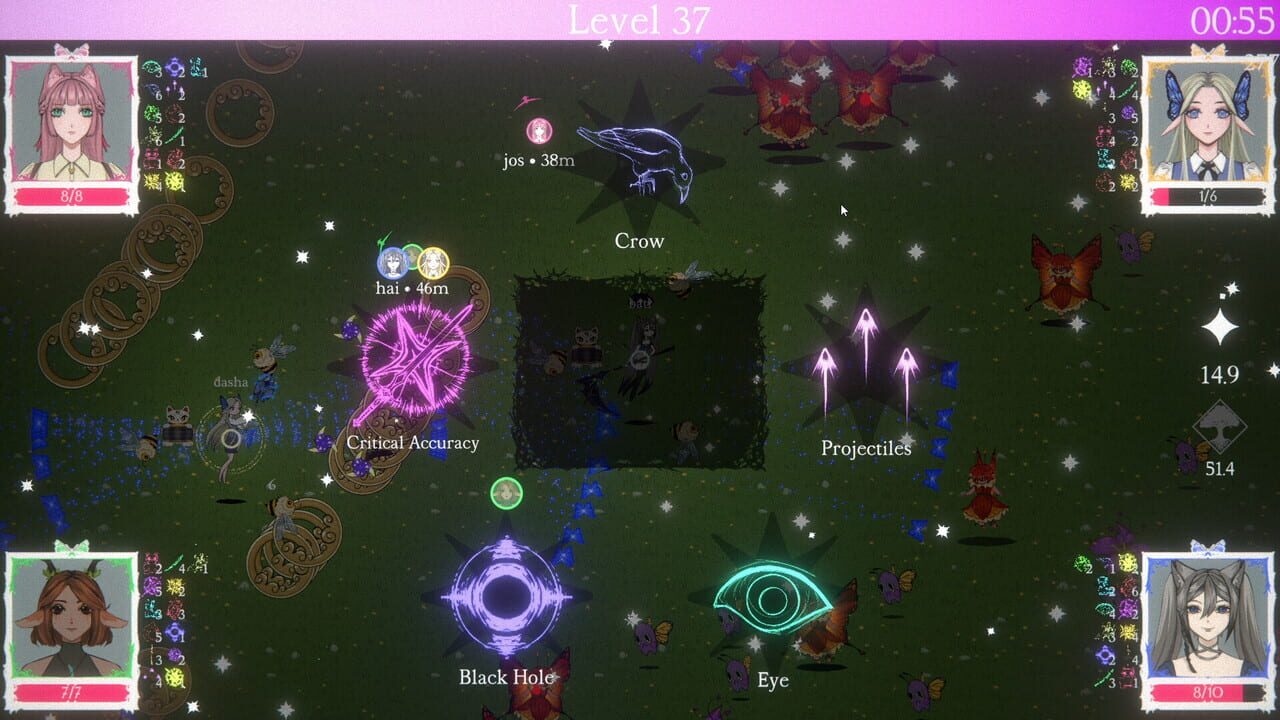The width and height of the screenshot is (1280, 720).
Task: Click the Black Hole text label
Action: point(506,677)
